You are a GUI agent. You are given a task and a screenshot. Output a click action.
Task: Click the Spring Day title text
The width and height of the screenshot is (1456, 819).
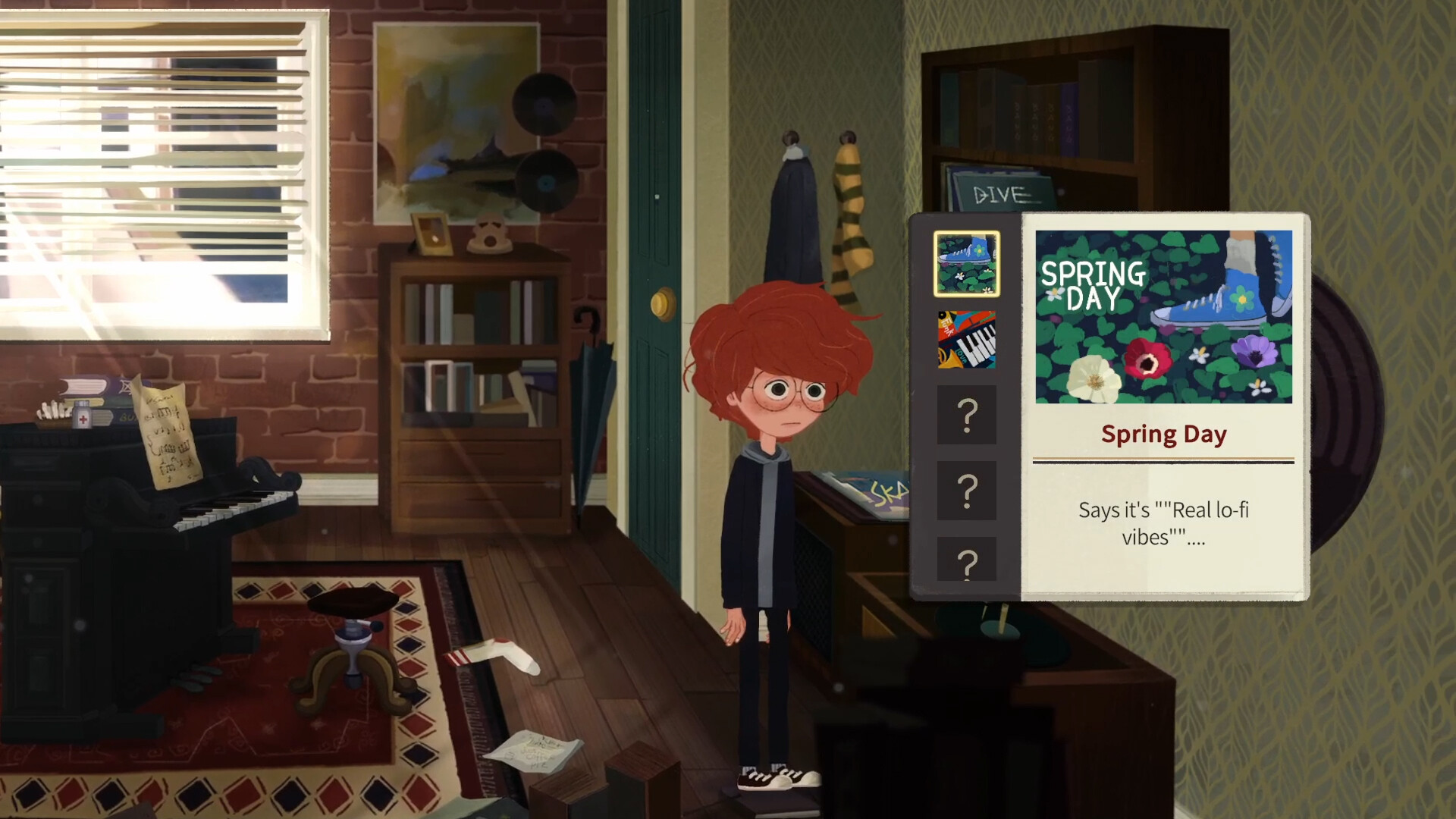coord(1163,434)
